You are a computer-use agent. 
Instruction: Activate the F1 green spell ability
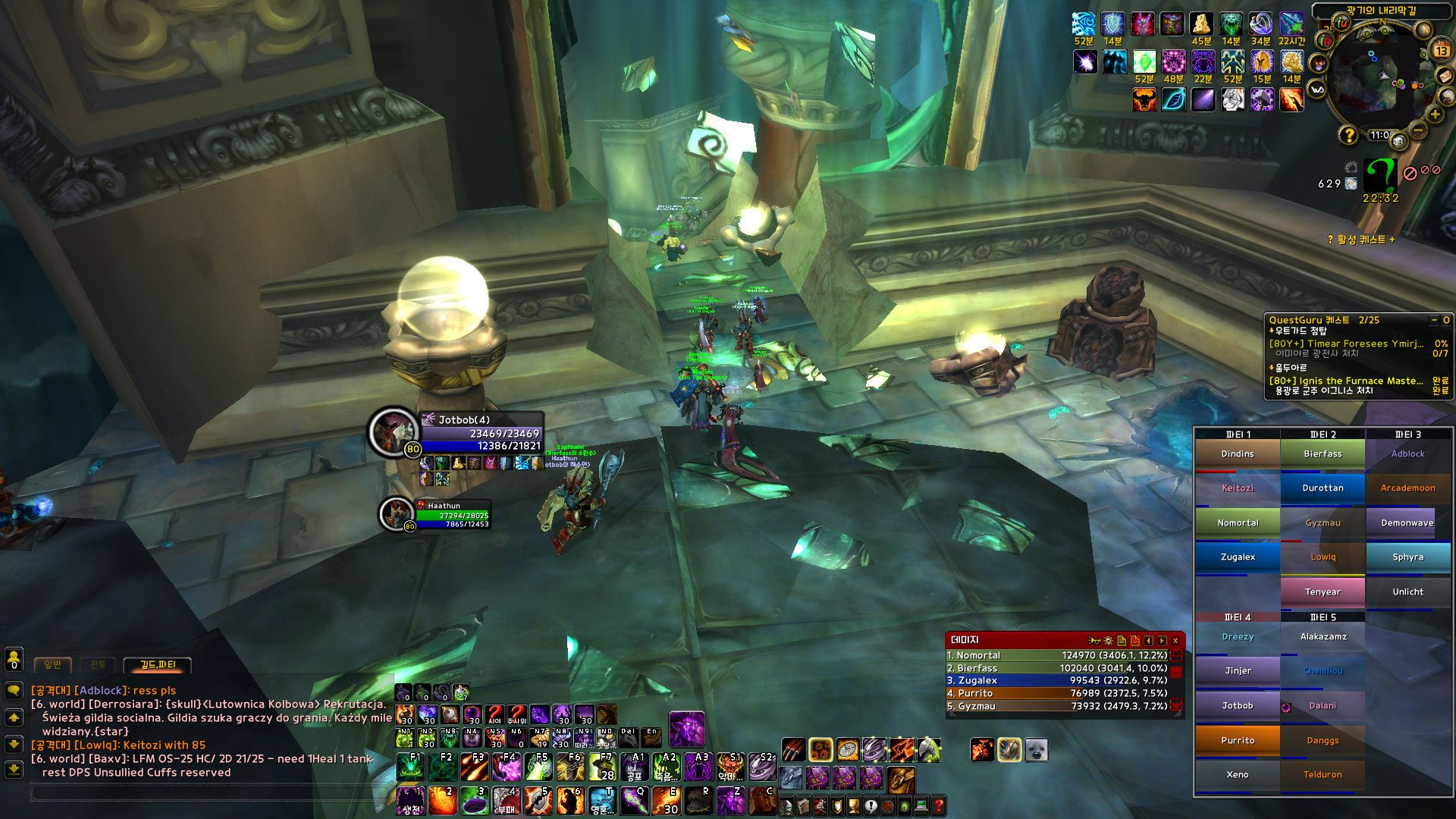pos(410,767)
